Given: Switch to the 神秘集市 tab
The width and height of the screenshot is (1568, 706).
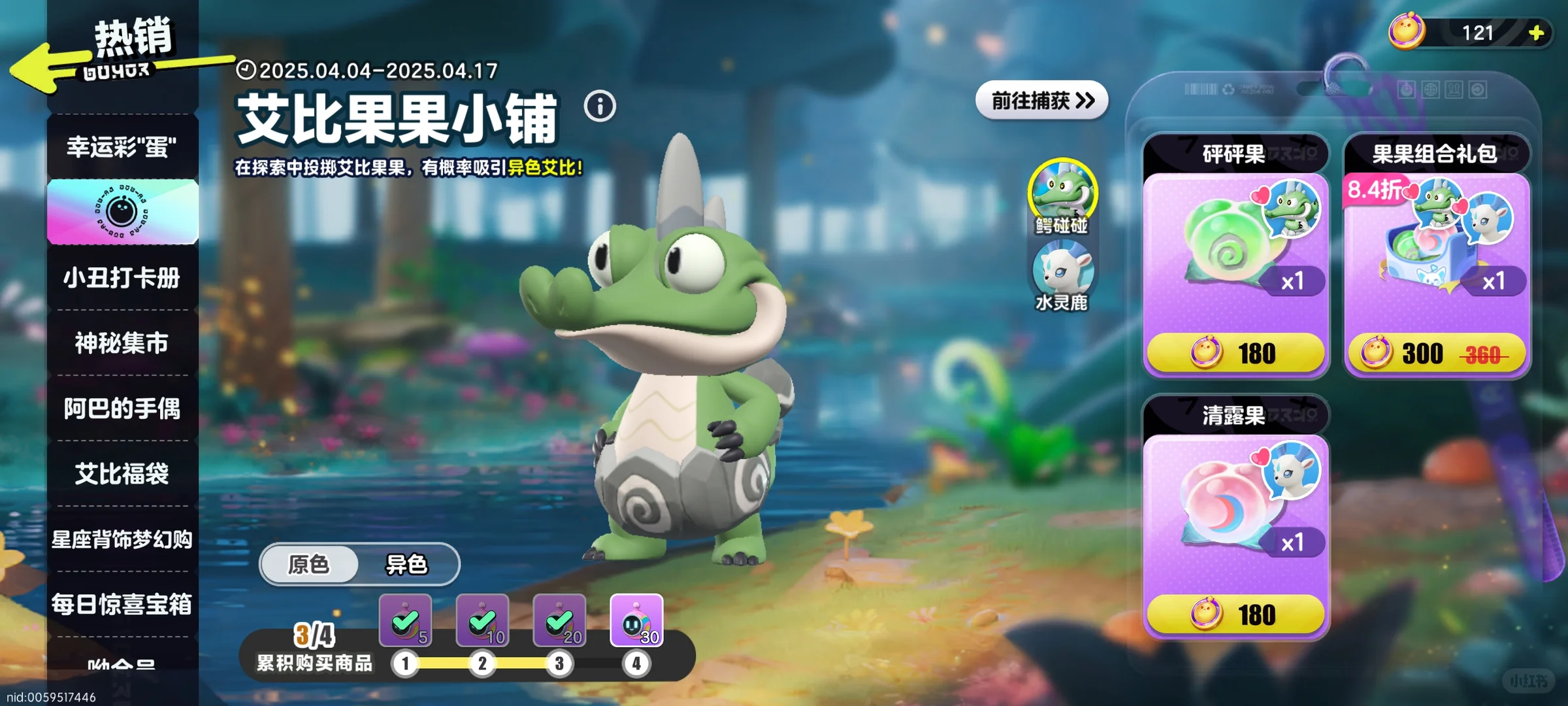Looking at the screenshot, I should coord(122,343).
